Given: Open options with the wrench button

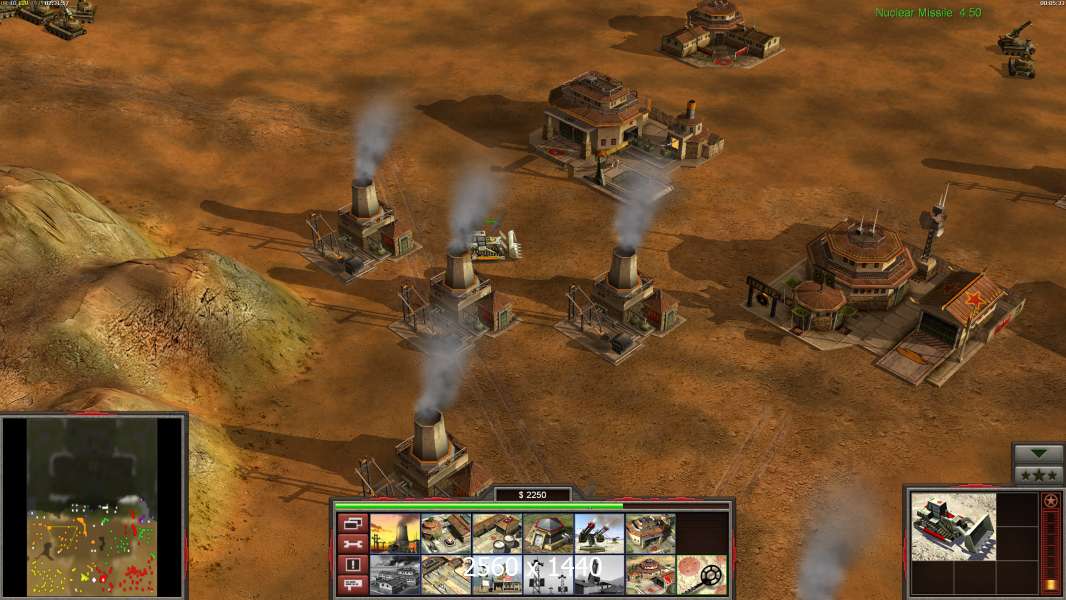Looking at the screenshot, I should pyautogui.click(x=351, y=544).
